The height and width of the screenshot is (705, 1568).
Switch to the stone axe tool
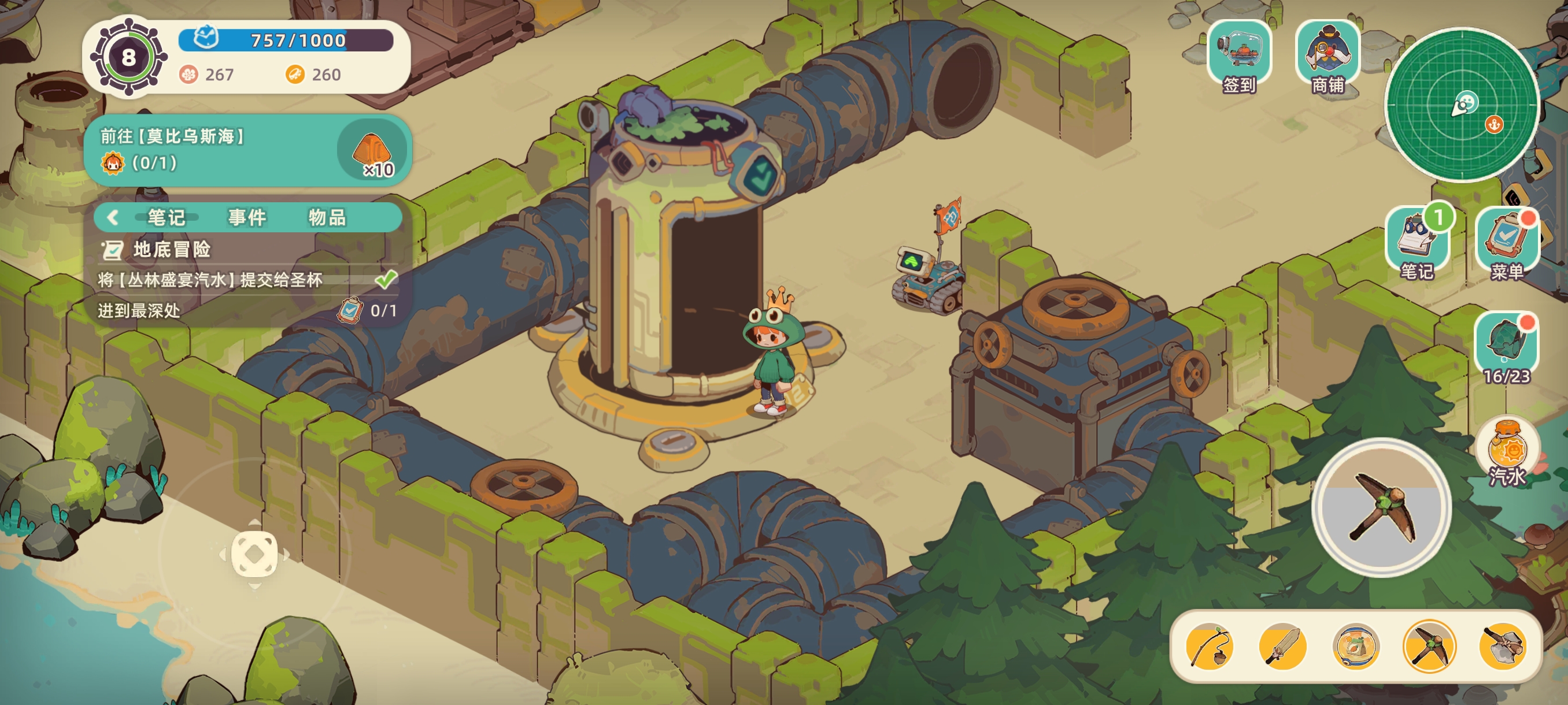(1502, 647)
